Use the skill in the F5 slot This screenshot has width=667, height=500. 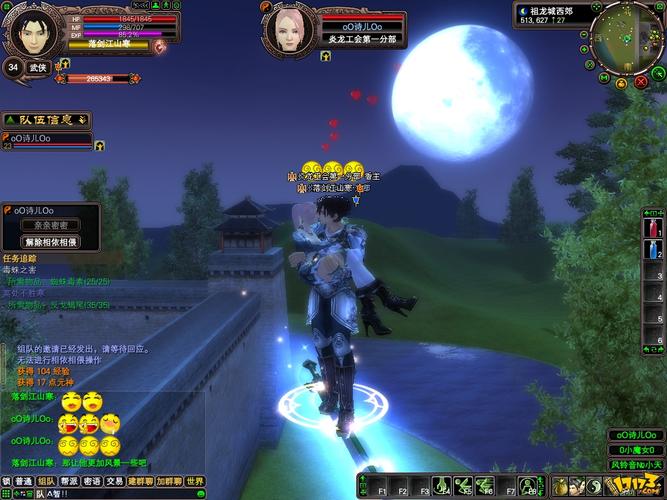click(x=463, y=486)
